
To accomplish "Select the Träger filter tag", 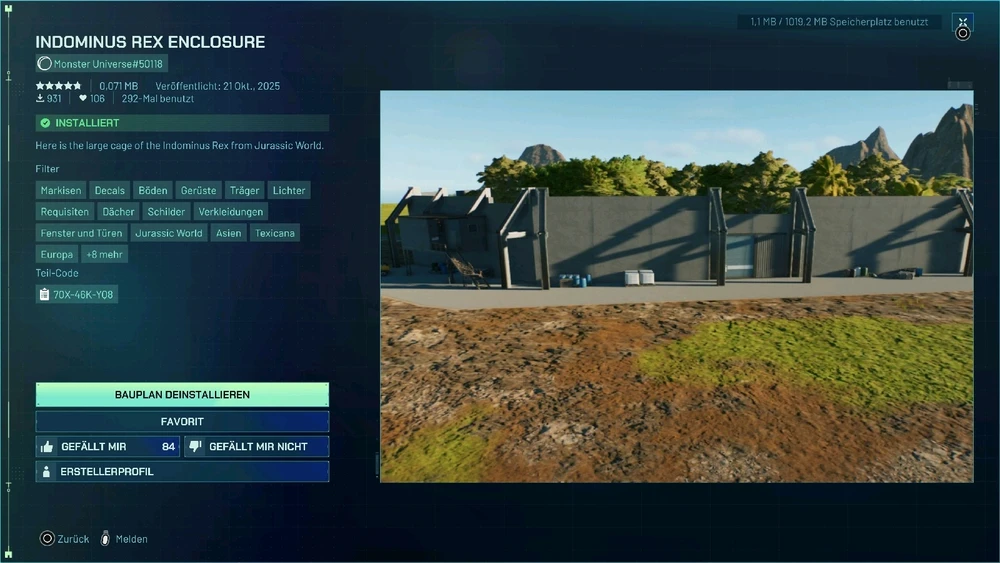I will click(x=244, y=190).
